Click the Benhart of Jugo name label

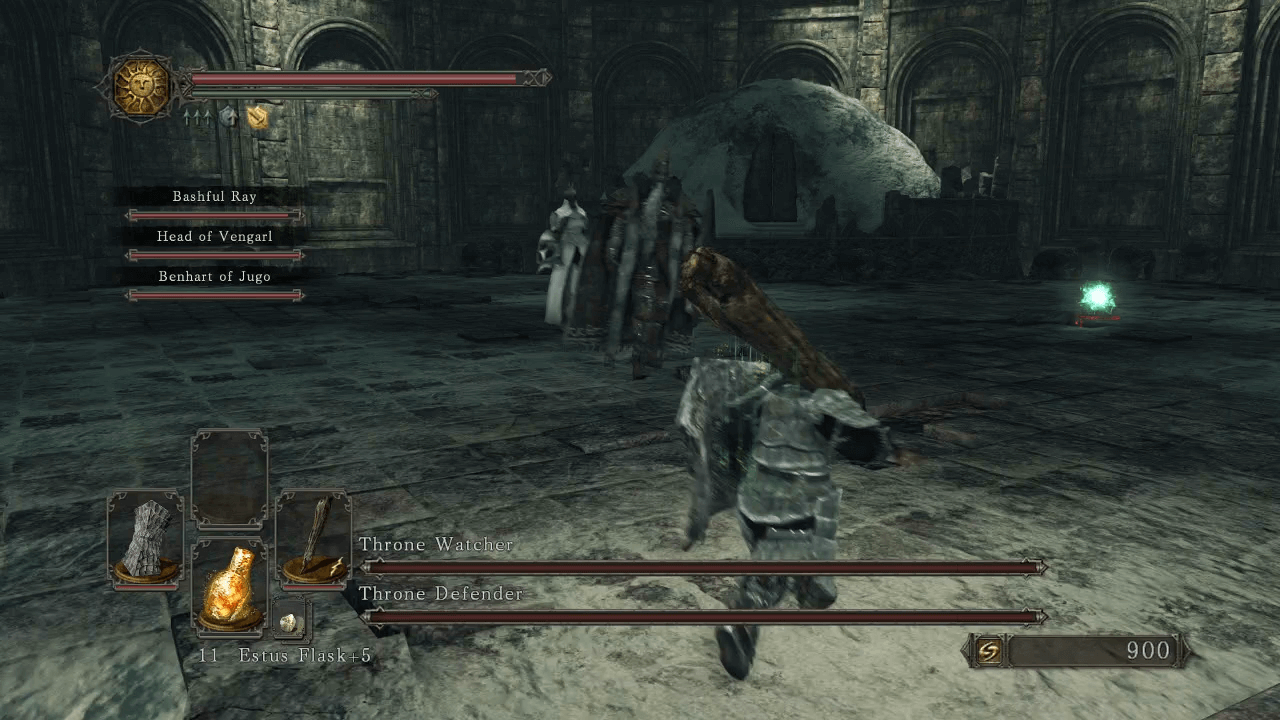[215, 276]
